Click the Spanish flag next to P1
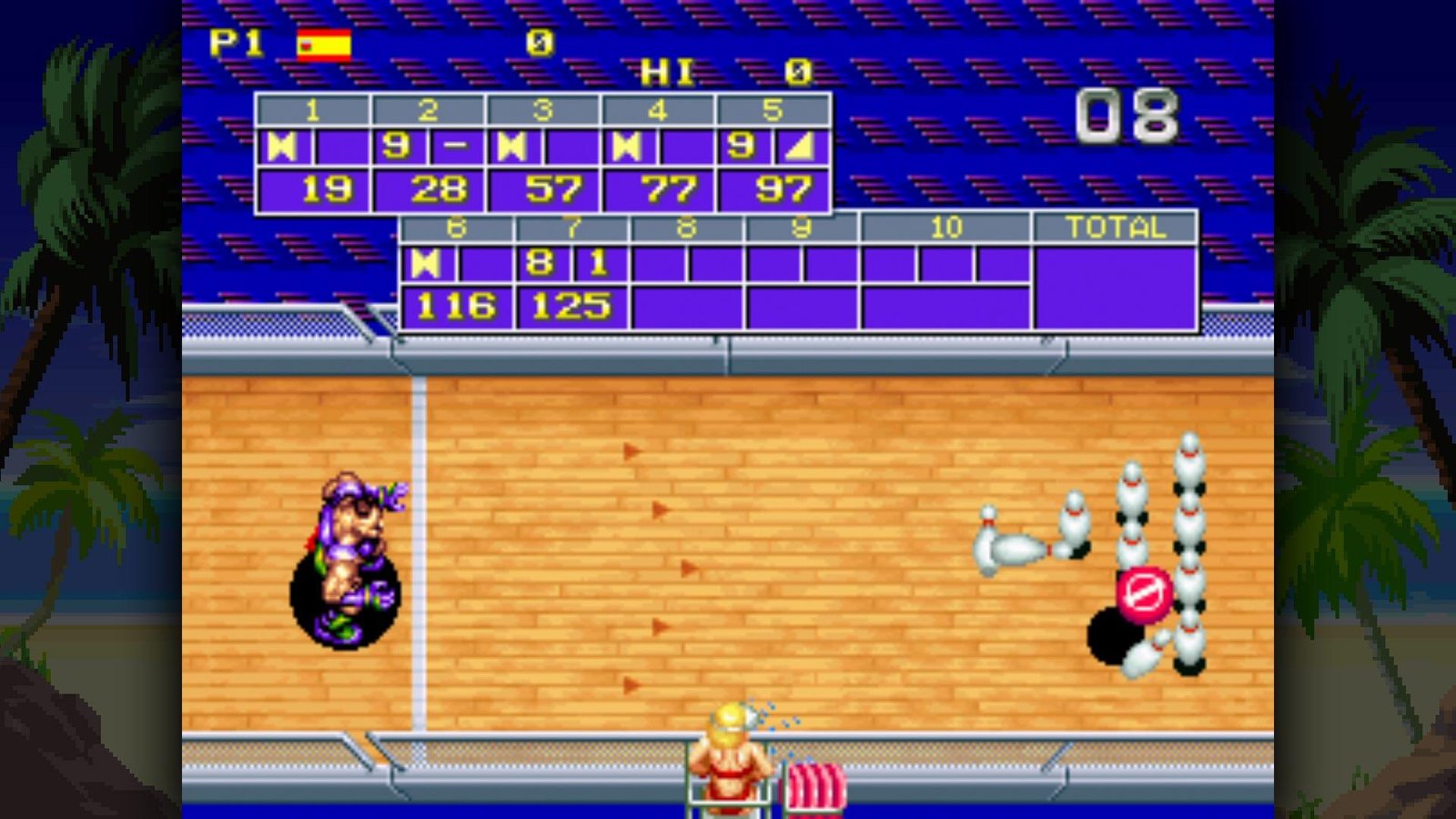This screenshot has width=1456, height=819. tap(323, 43)
